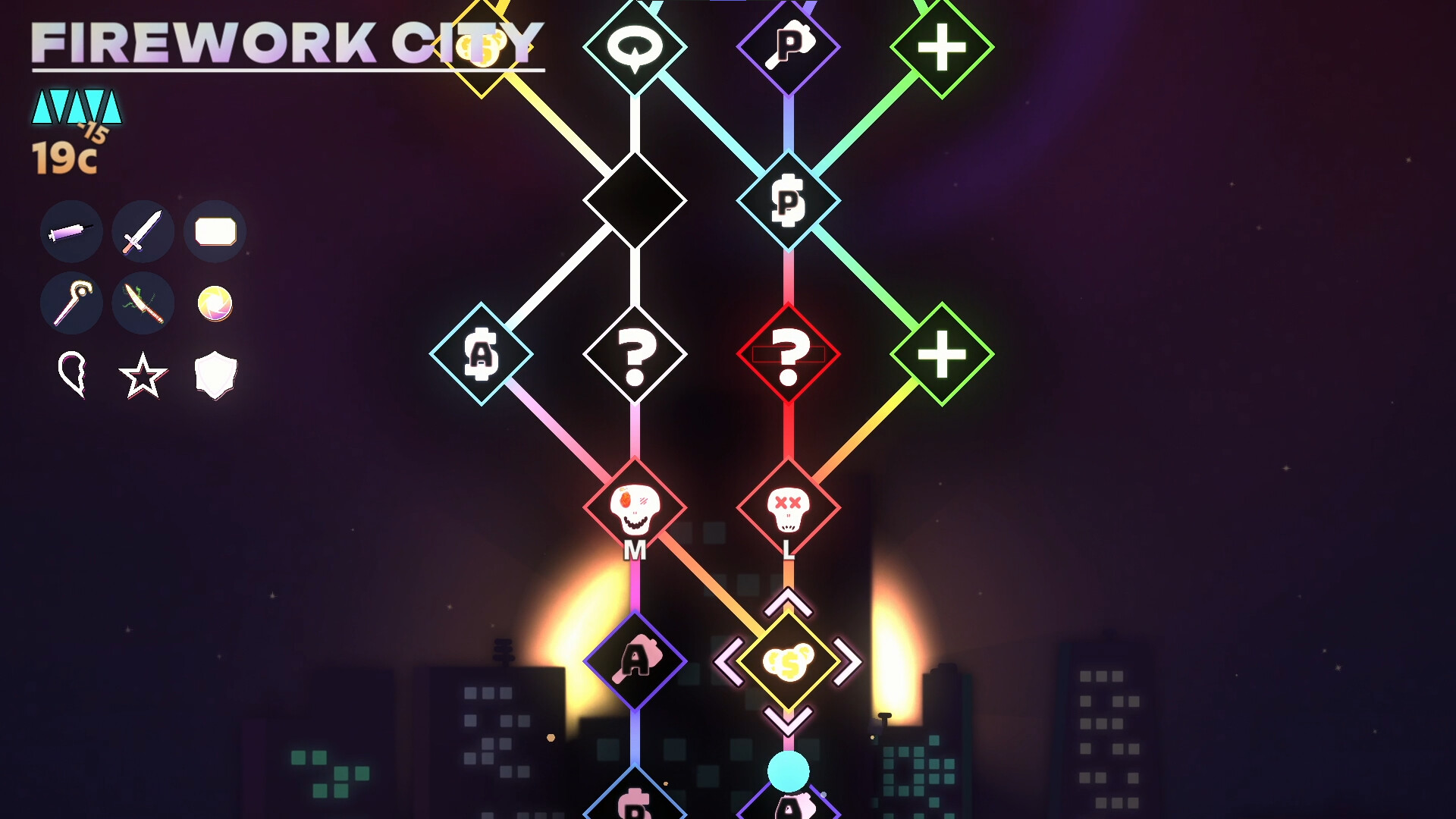The width and height of the screenshot is (1456, 819).
Task: Click the skull battle node labeled M
Action: [635, 508]
